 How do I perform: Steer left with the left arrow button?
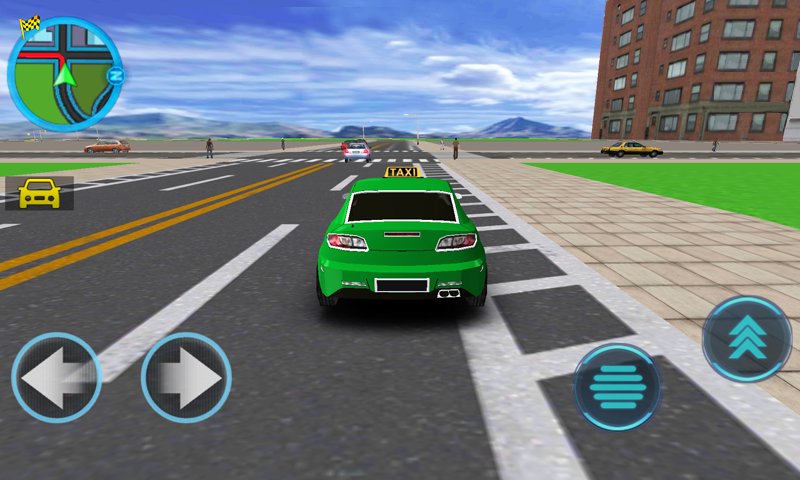tap(56, 378)
